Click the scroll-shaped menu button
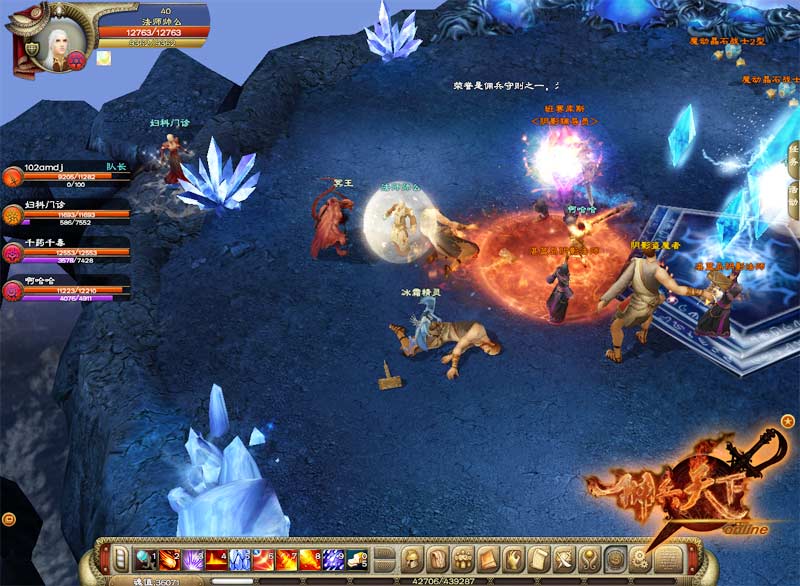The width and height of the screenshot is (800, 586). (540, 559)
